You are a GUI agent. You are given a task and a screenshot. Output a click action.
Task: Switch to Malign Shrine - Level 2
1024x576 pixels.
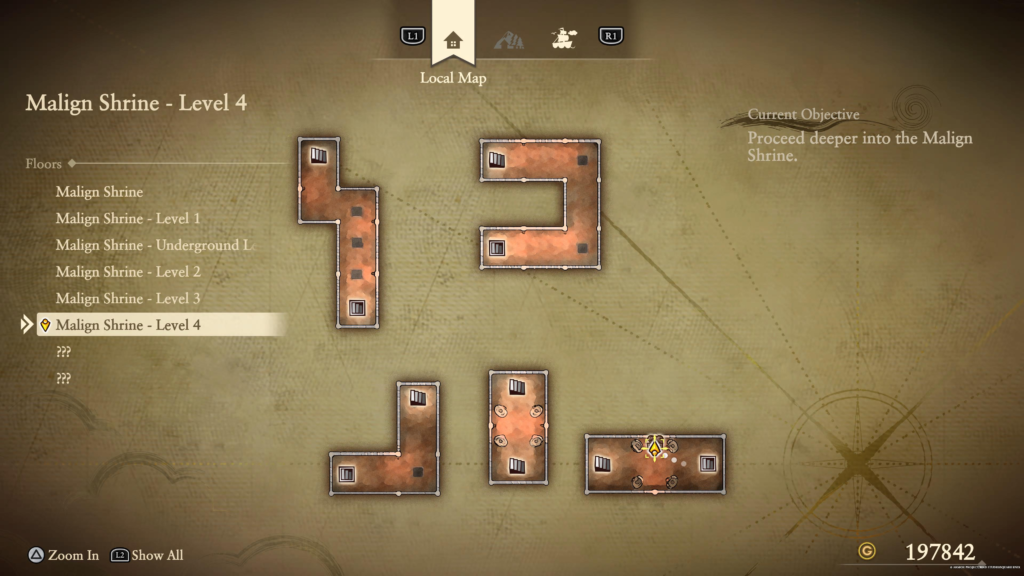[x=128, y=272]
